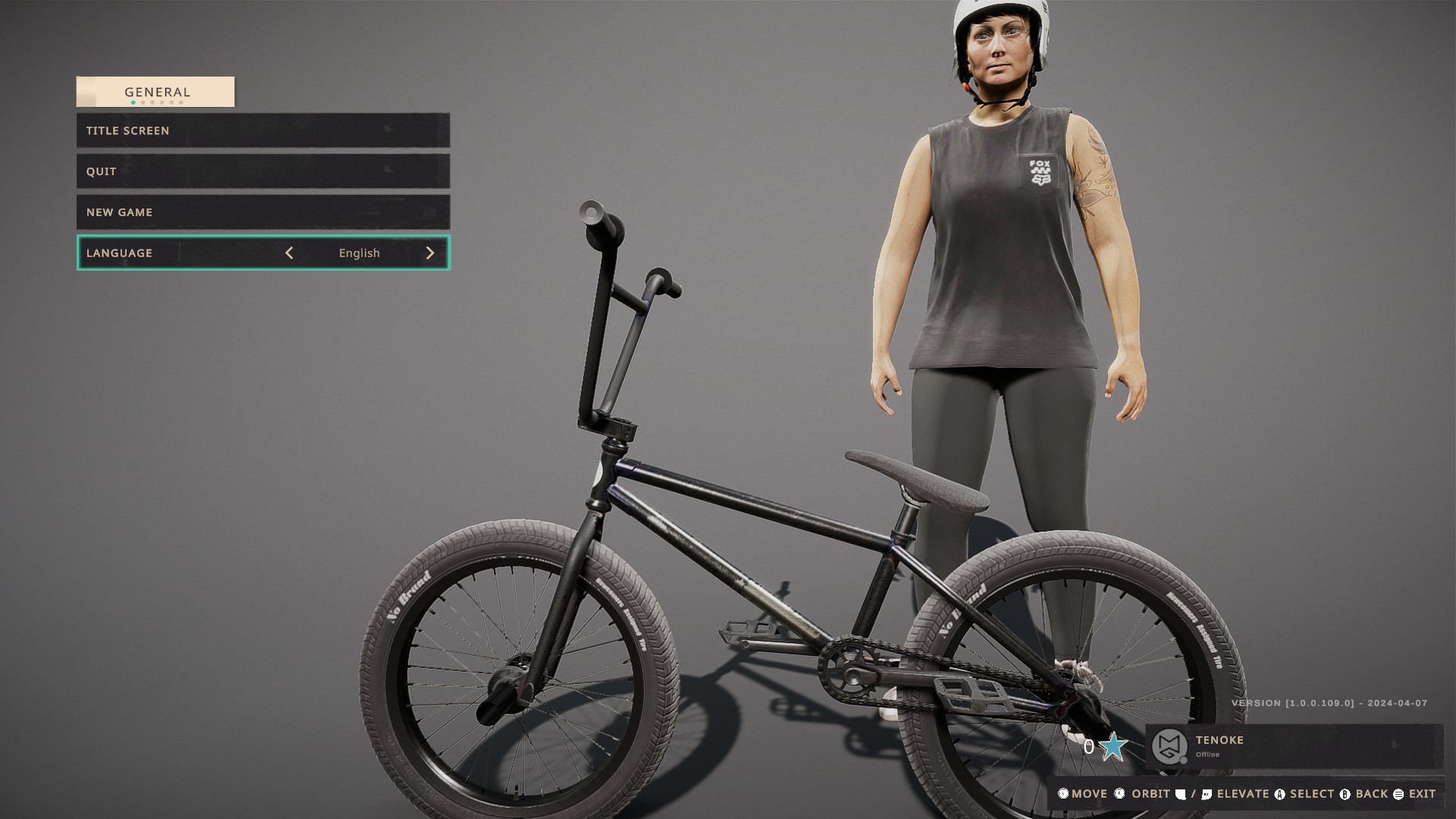
Task: Switch language with the right arrow
Action: pyautogui.click(x=430, y=253)
